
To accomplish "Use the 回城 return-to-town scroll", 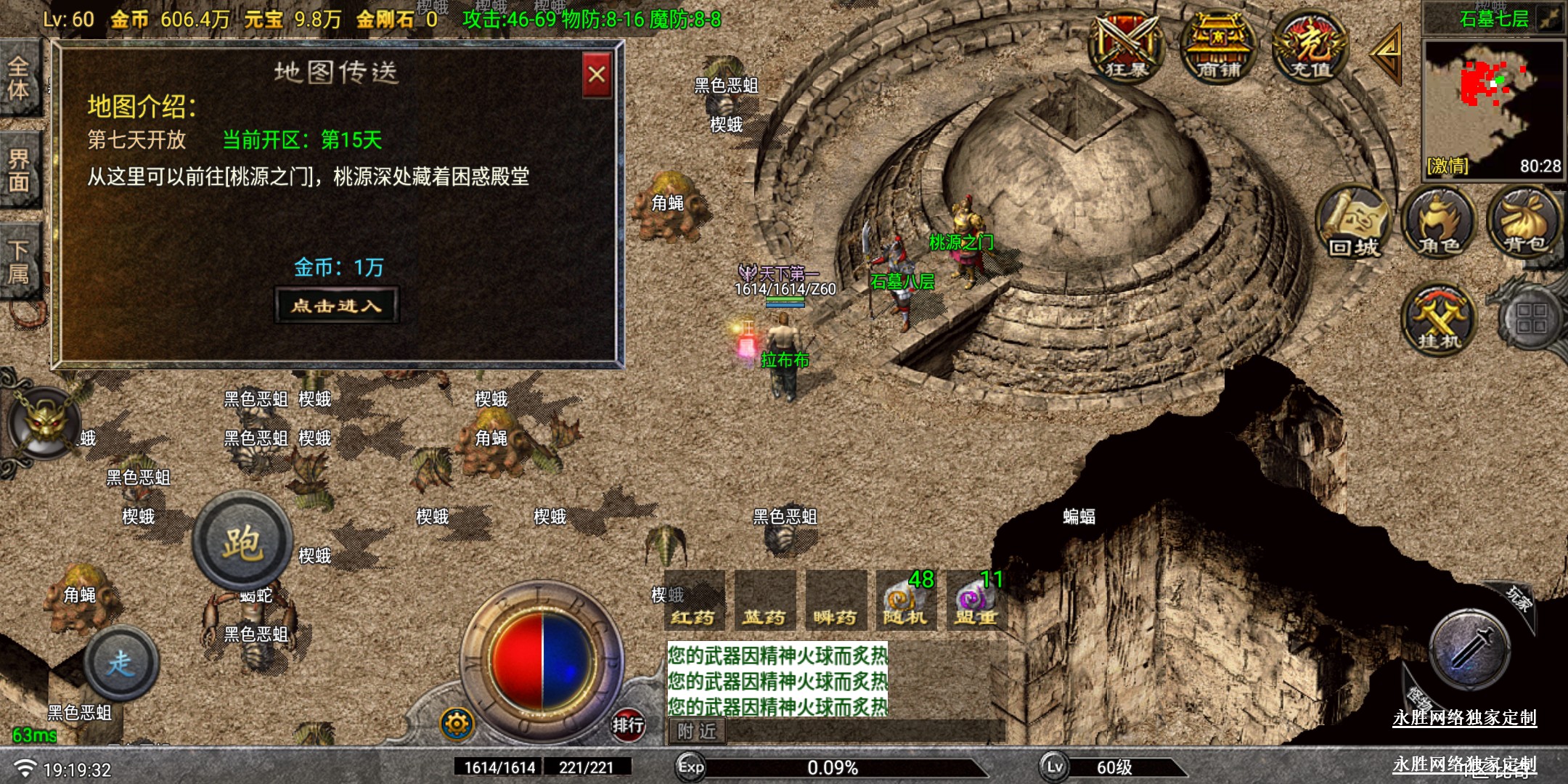I will (x=1353, y=223).
